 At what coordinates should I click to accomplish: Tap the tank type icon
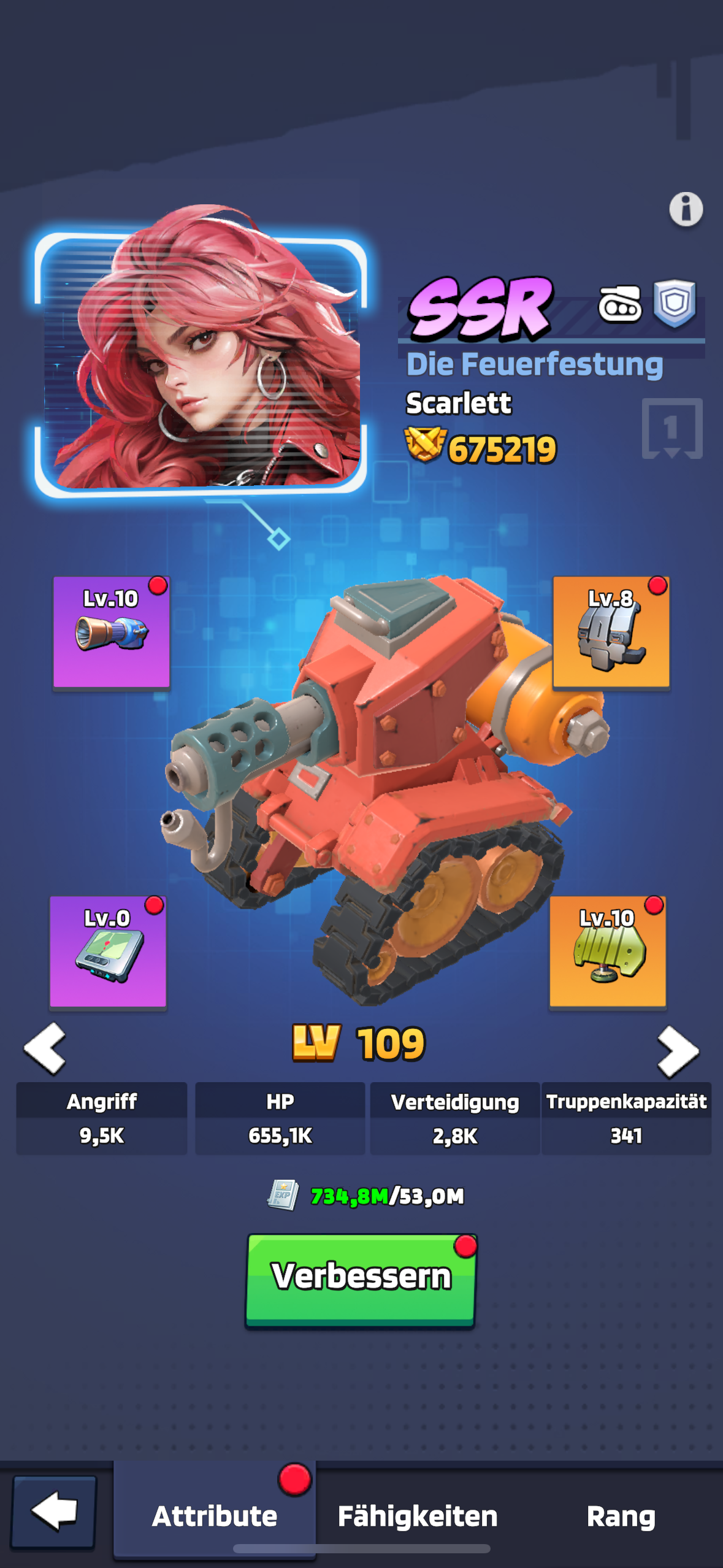click(x=619, y=304)
